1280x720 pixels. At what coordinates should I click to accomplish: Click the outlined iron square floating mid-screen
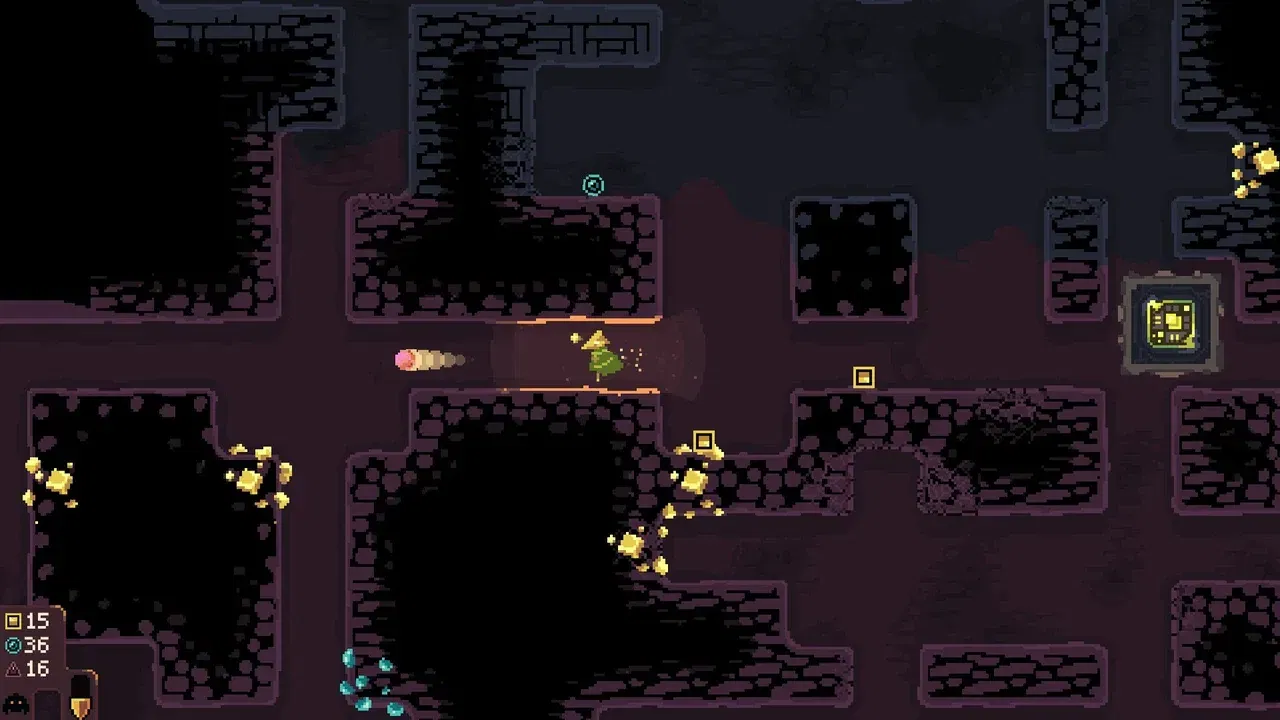tap(862, 377)
